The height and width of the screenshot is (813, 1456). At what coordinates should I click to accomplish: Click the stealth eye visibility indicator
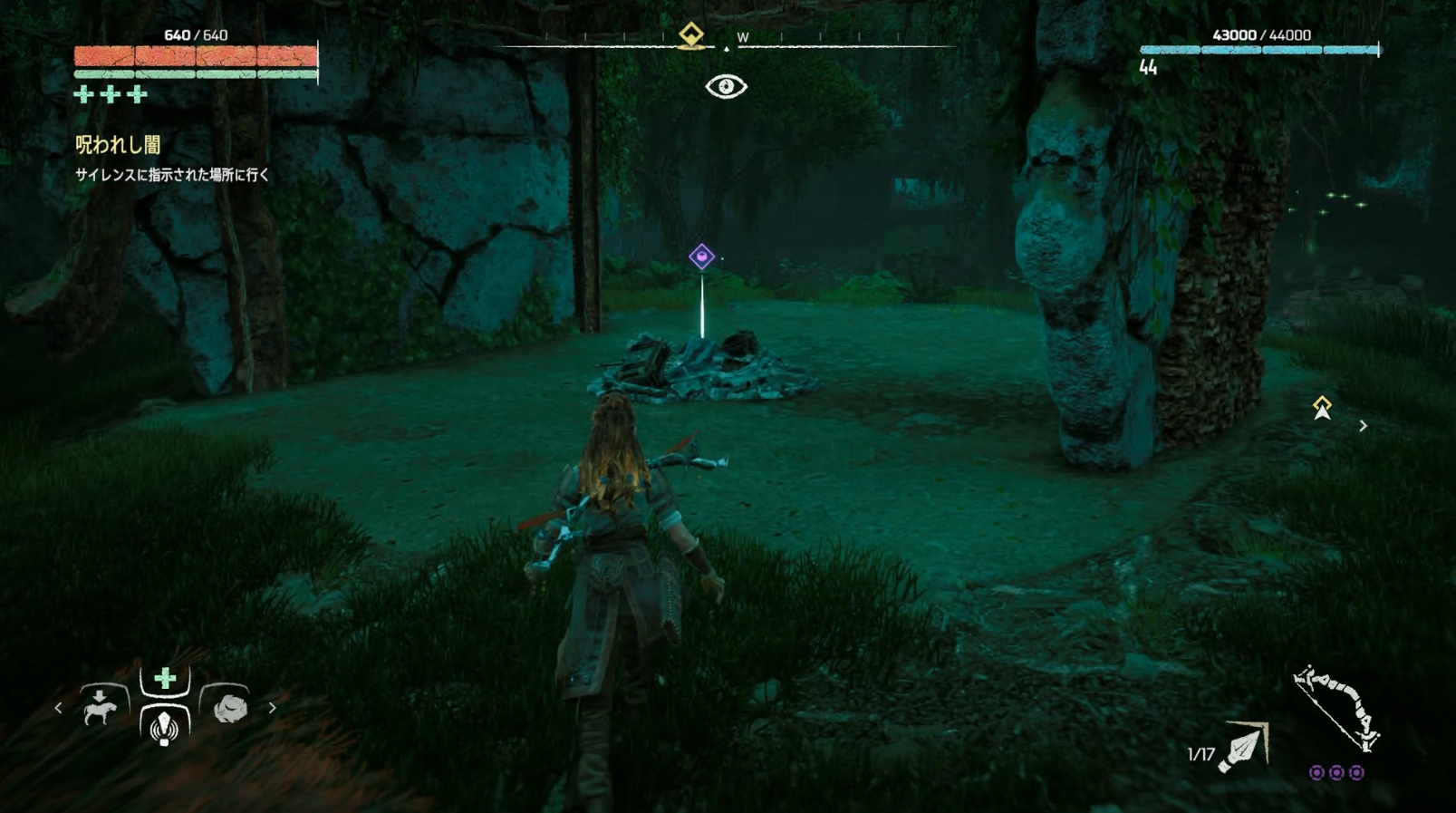click(726, 87)
